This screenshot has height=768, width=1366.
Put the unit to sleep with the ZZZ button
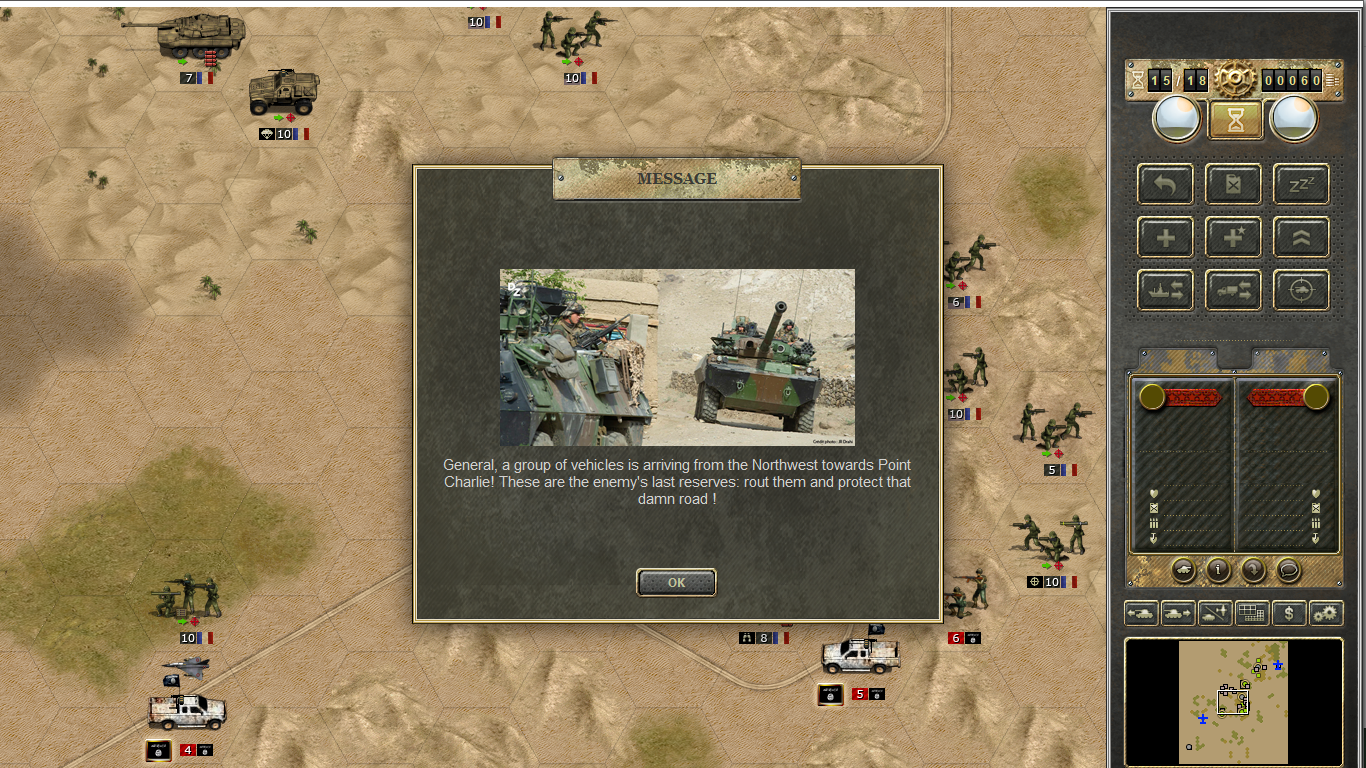click(x=1301, y=184)
